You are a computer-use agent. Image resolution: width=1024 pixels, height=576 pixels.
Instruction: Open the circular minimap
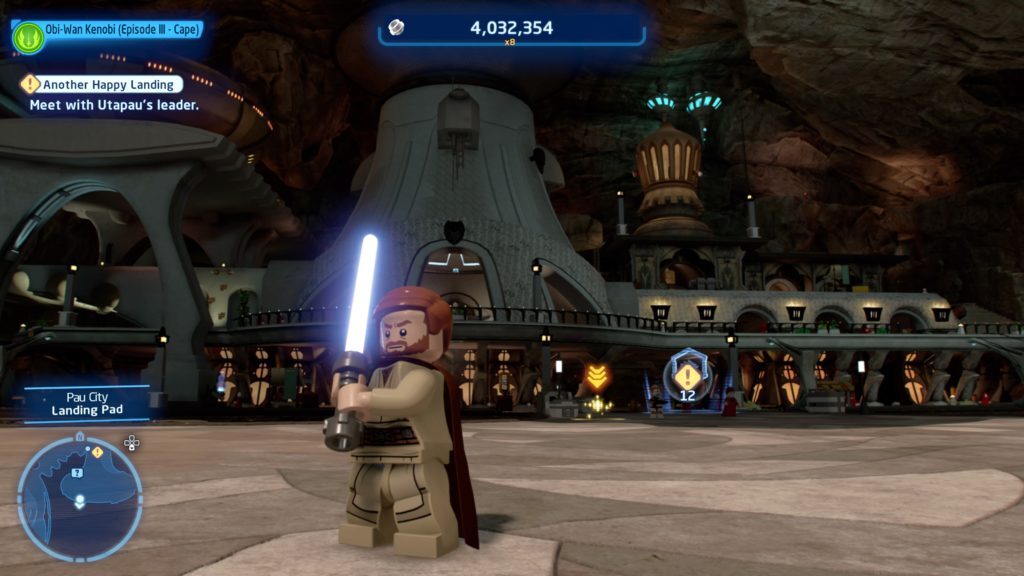point(80,498)
